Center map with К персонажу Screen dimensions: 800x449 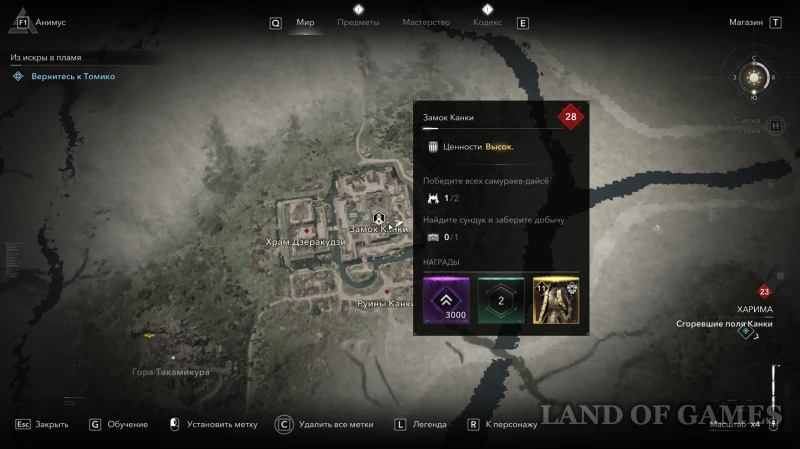(511, 424)
